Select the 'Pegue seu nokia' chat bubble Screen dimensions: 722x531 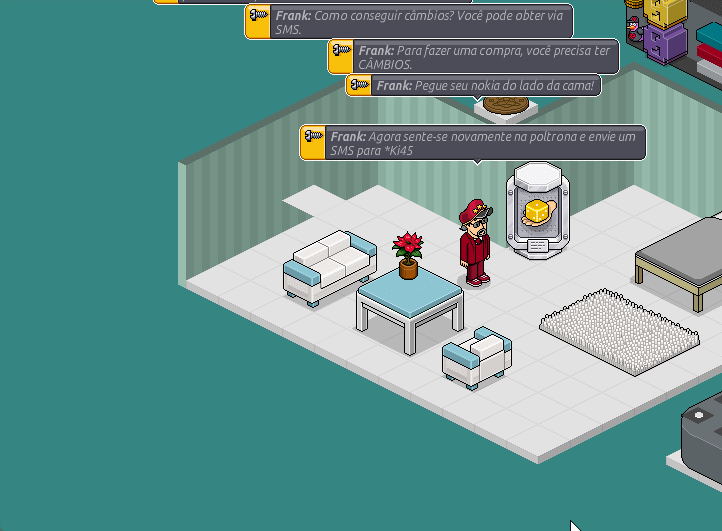tap(473, 86)
